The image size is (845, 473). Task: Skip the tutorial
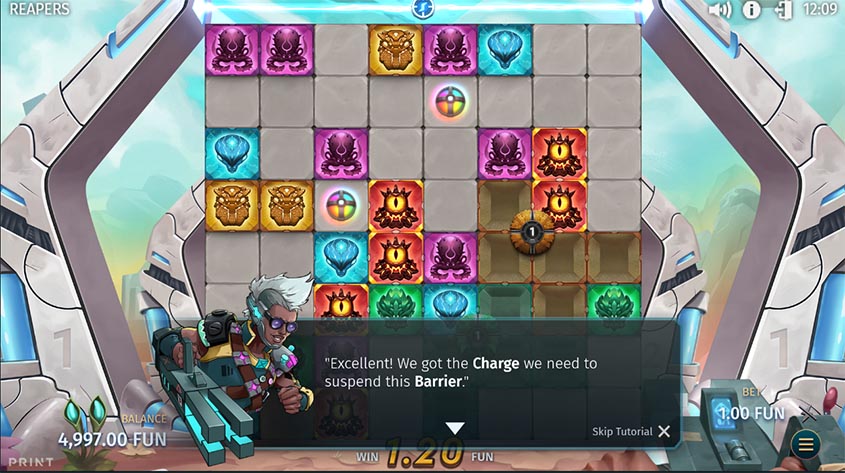click(631, 431)
